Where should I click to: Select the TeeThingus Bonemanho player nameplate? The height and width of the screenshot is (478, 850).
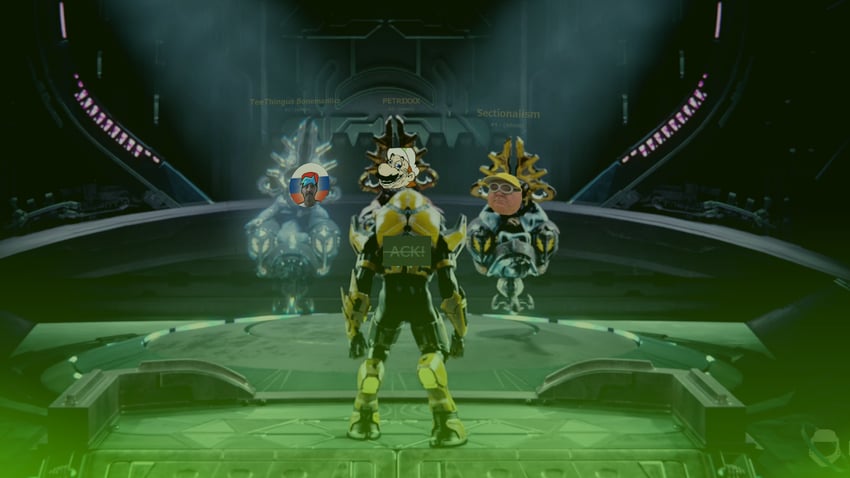click(295, 102)
